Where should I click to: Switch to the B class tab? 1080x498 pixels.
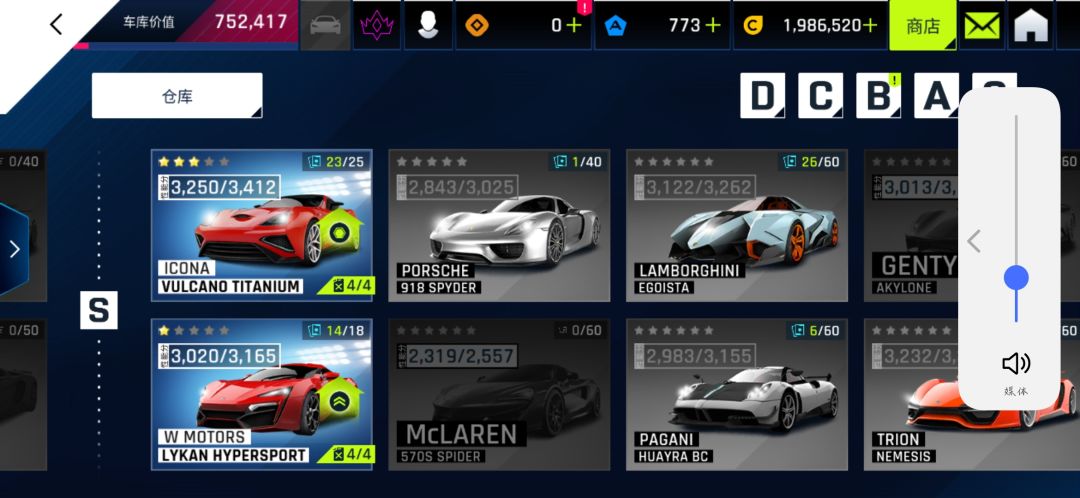[x=878, y=96]
